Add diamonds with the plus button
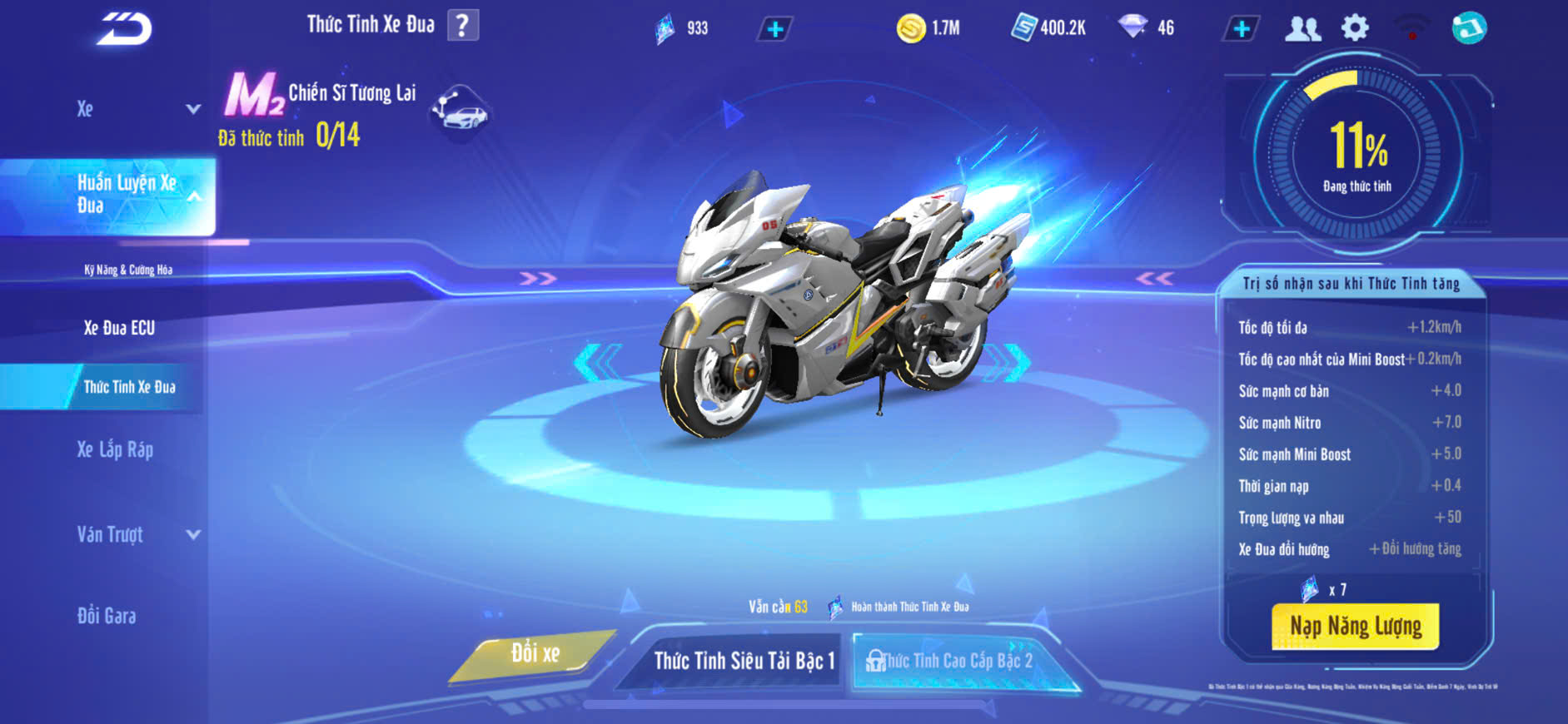This screenshot has height=724, width=1568. 1241,29
